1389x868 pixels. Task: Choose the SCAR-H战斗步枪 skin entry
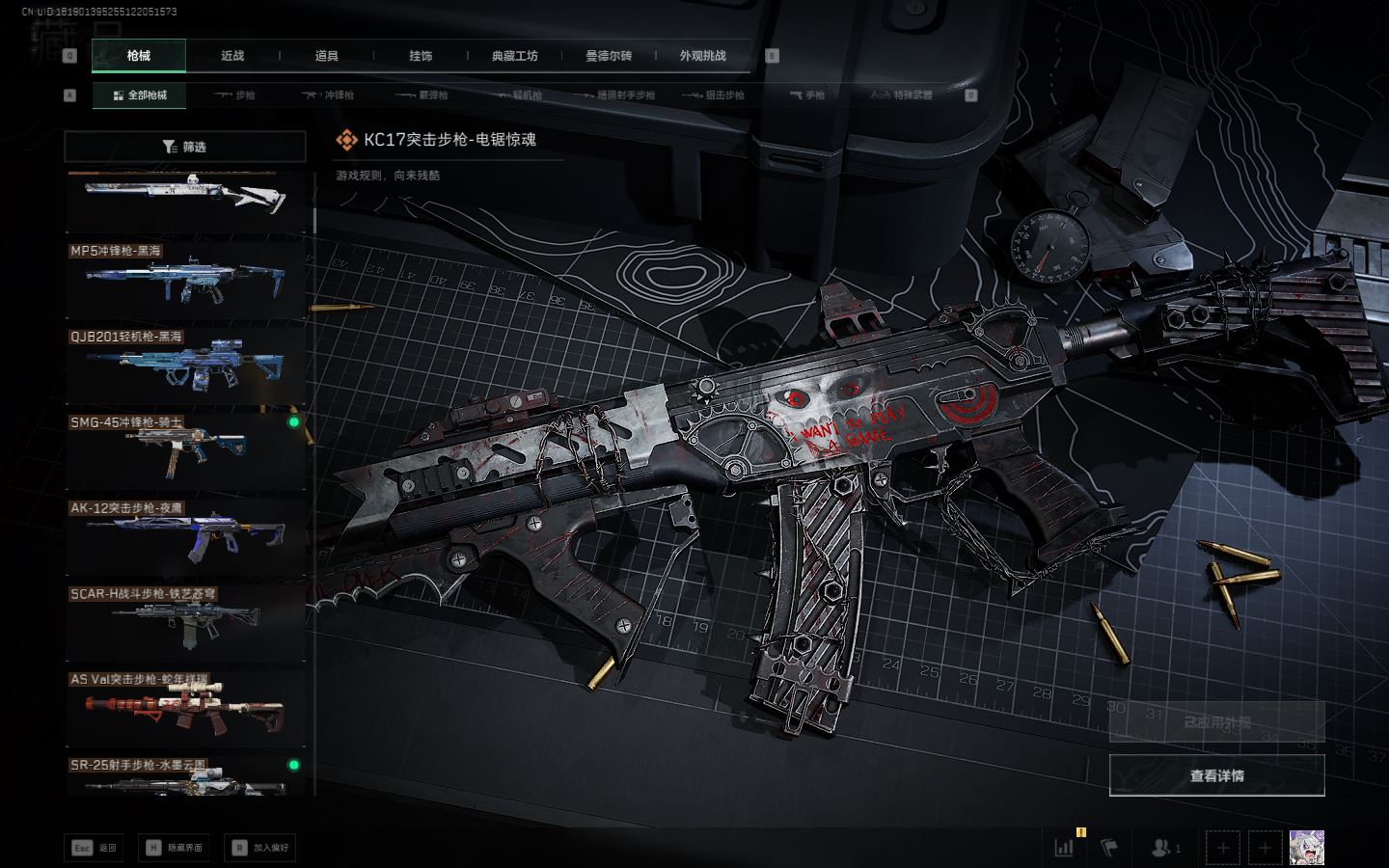185,622
